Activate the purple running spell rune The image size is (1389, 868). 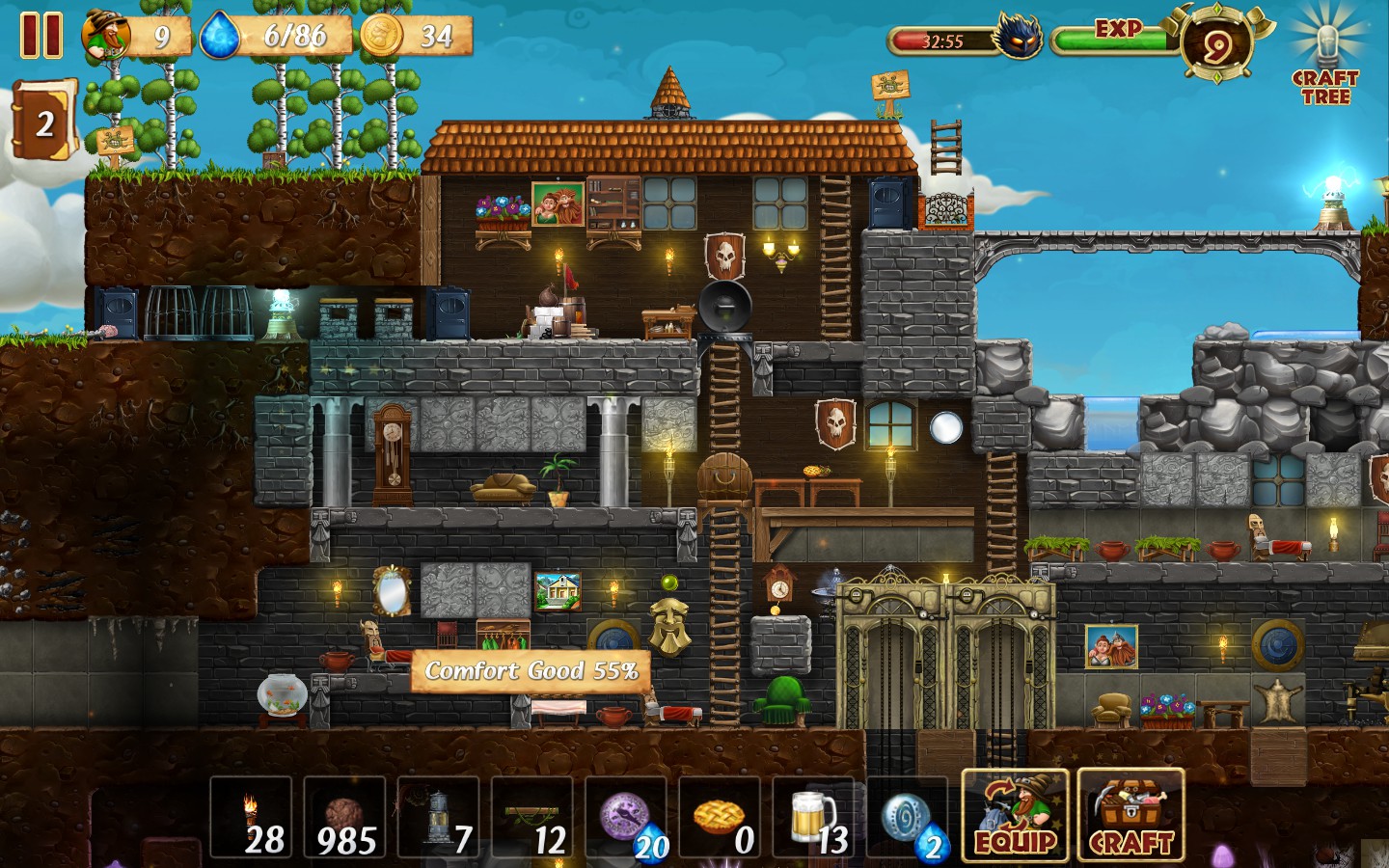[x=627, y=818]
